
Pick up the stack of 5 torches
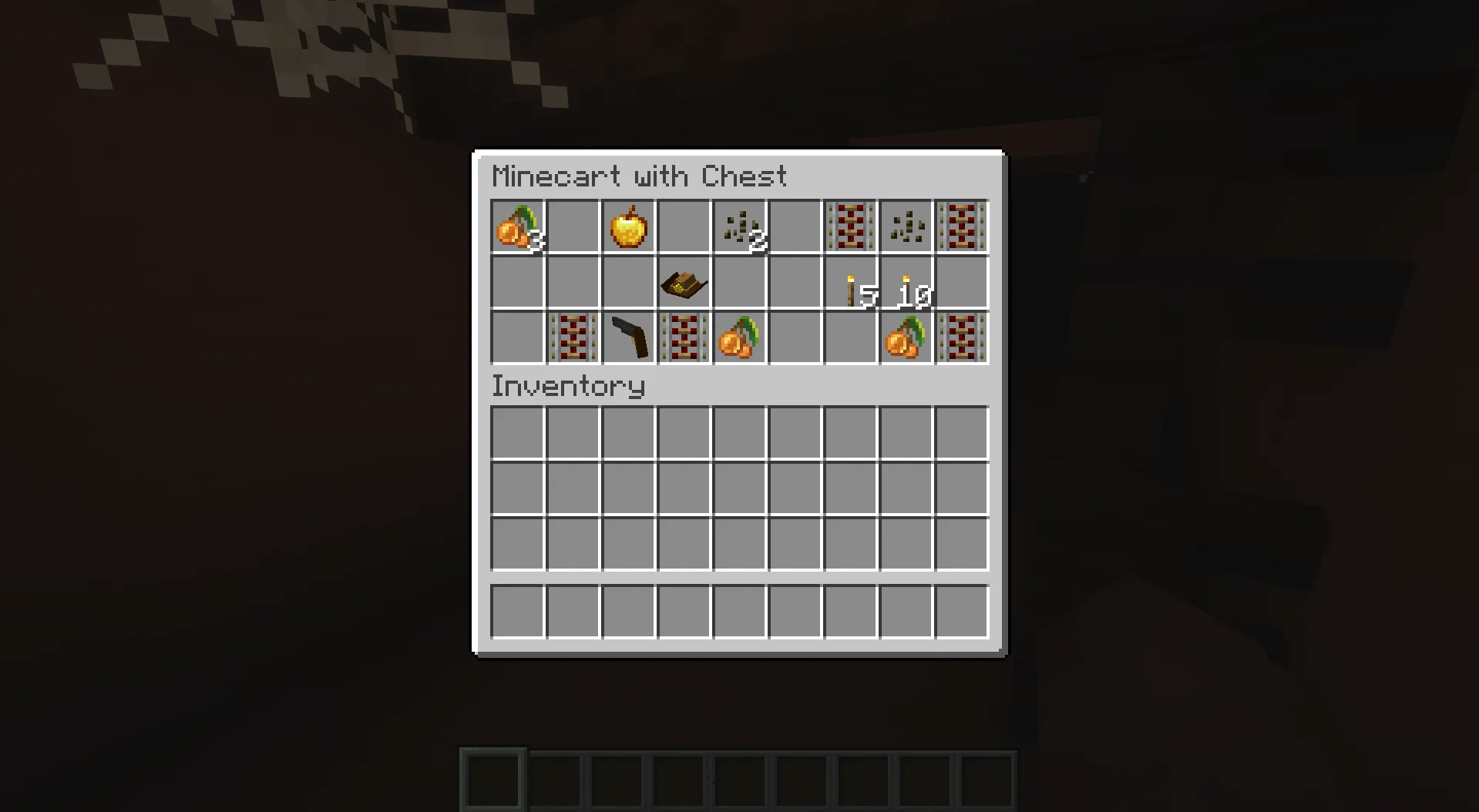[849, 282]
